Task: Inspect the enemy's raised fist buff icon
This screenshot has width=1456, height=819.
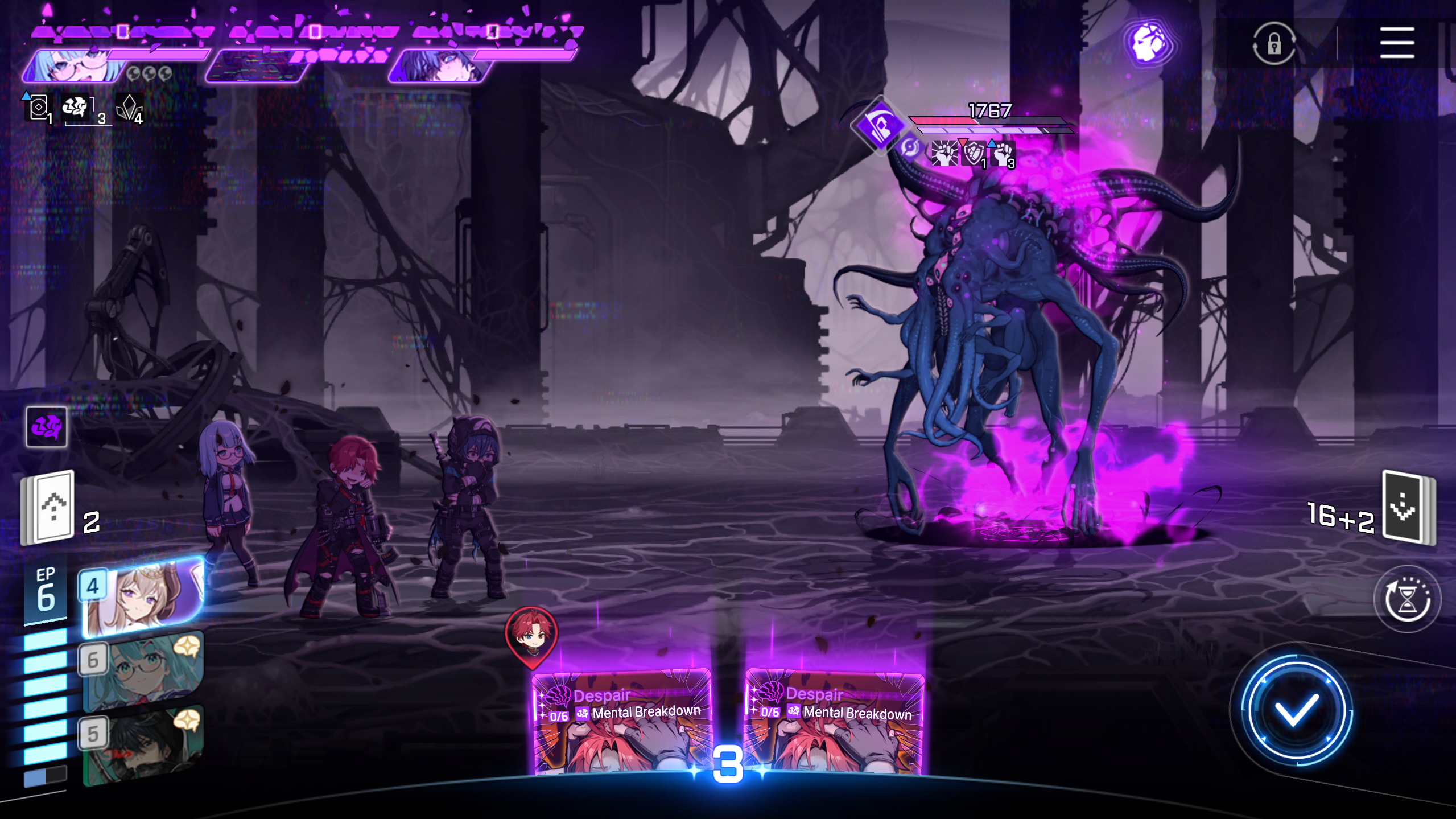Action: (1003, 154)
